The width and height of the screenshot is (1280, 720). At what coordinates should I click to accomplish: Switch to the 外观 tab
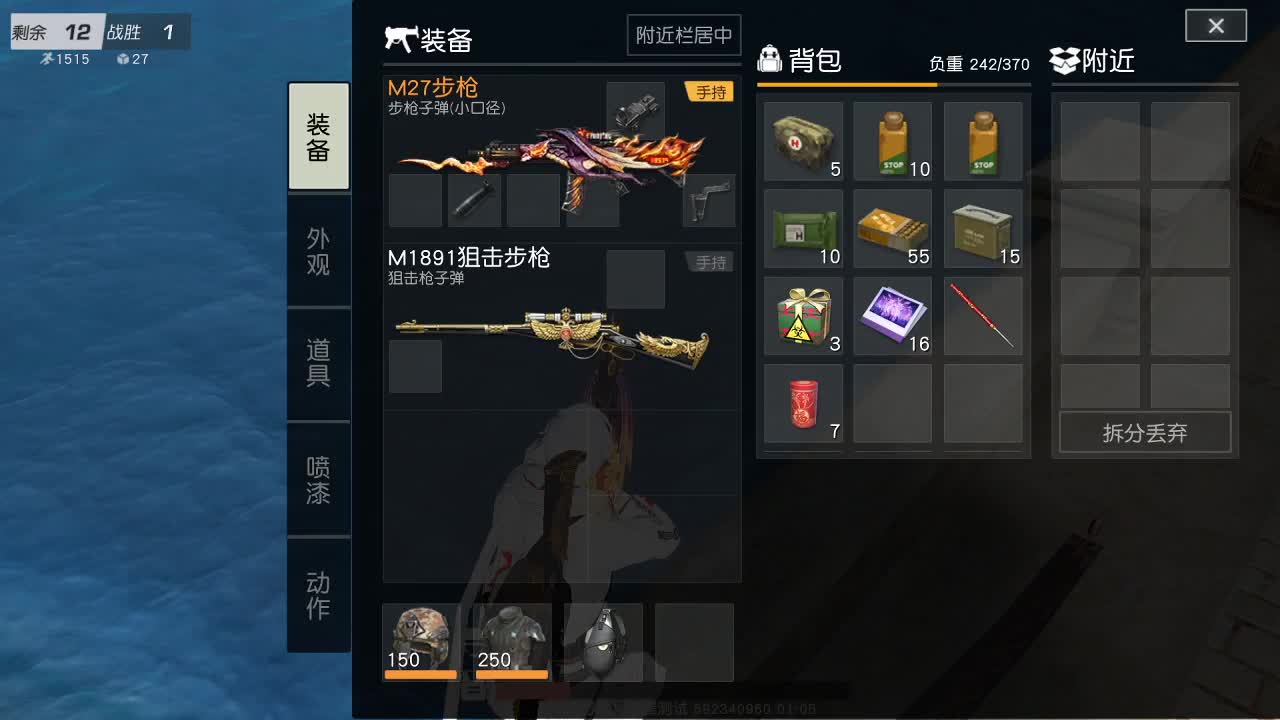pos(318,248)
